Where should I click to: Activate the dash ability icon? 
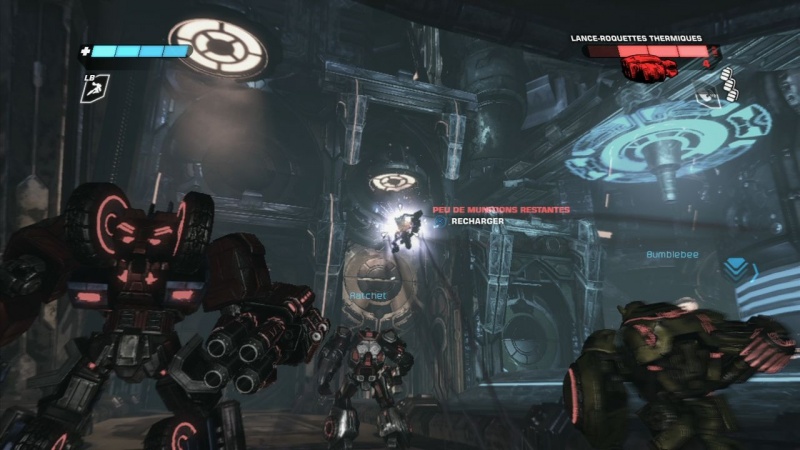(92, 89)
